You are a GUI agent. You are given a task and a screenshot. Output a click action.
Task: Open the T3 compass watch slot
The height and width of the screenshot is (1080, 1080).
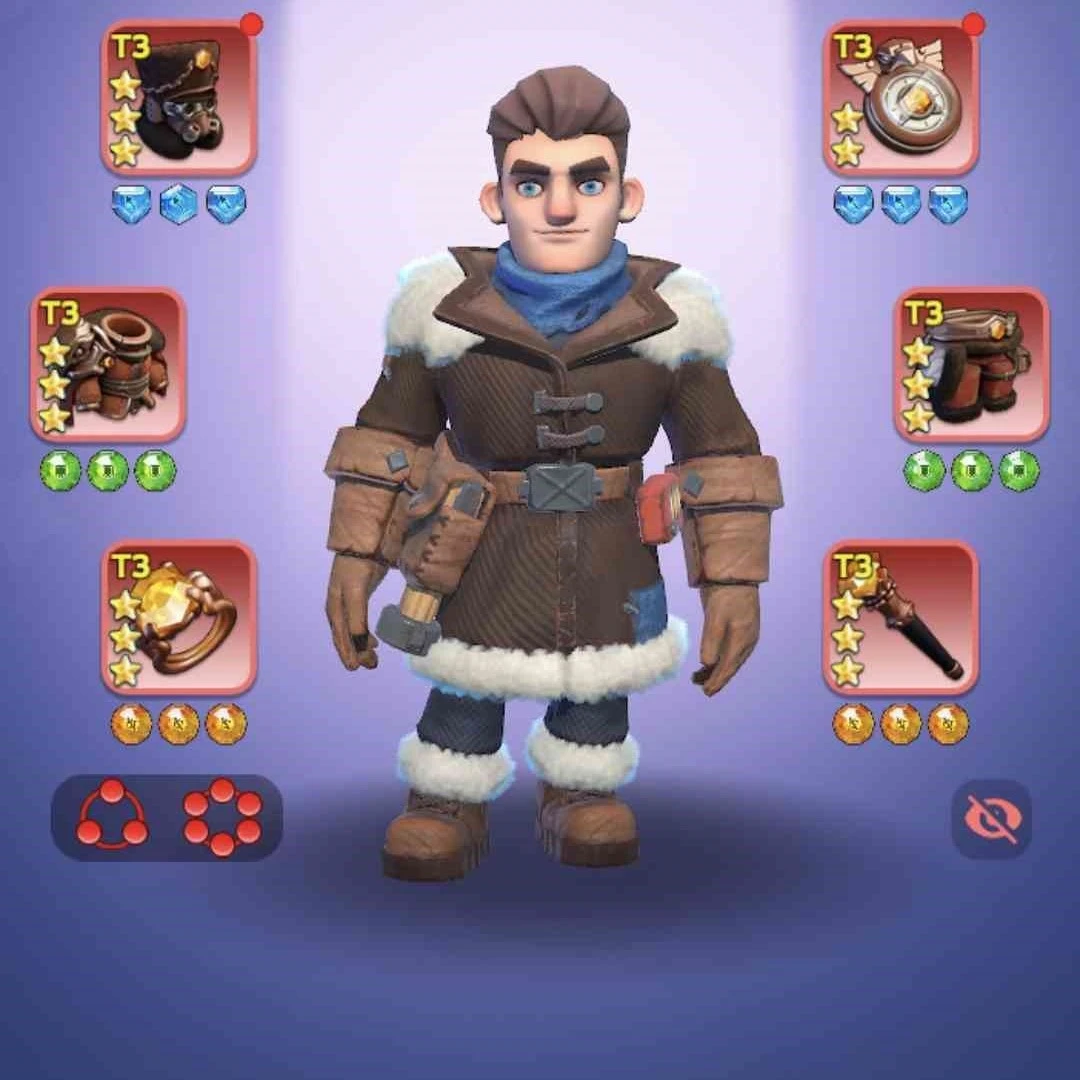[x=901, y=100]
